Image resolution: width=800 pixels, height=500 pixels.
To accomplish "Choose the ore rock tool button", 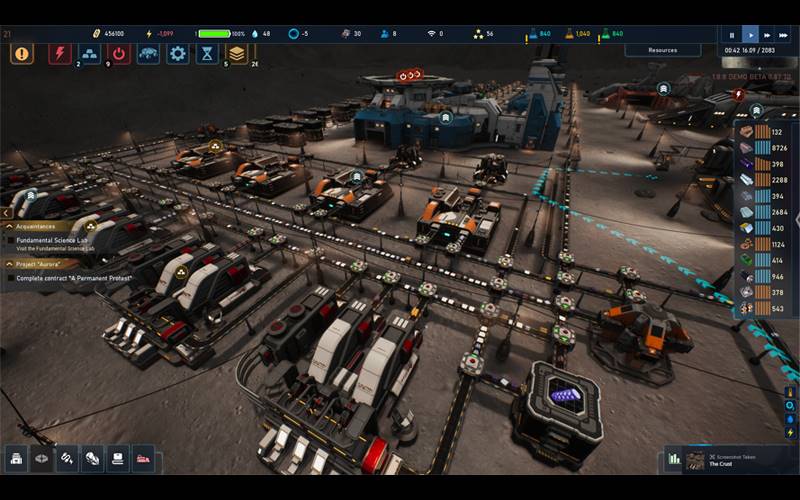I will 92,458.
